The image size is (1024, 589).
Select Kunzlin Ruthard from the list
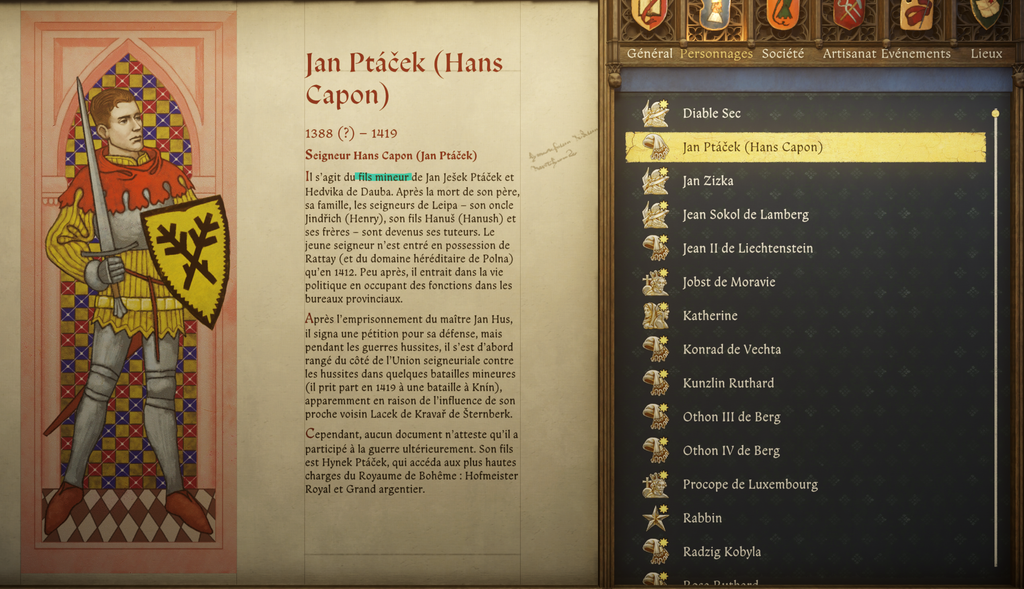click(728, 383)
